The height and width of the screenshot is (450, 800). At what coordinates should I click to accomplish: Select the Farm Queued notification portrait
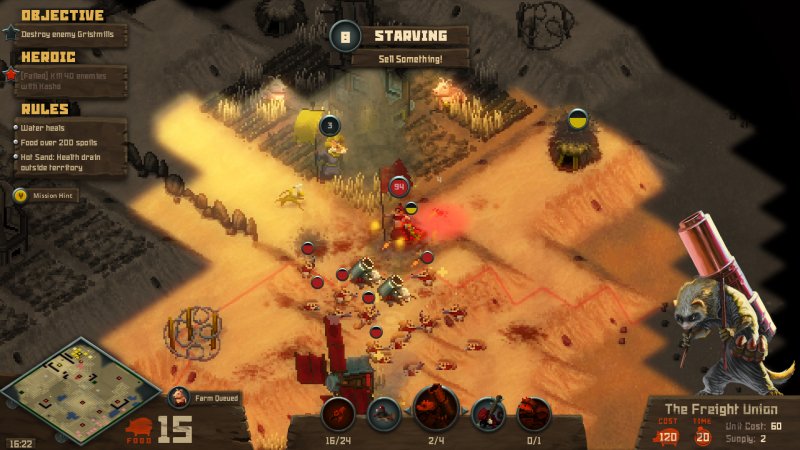[x=180, y=398]
